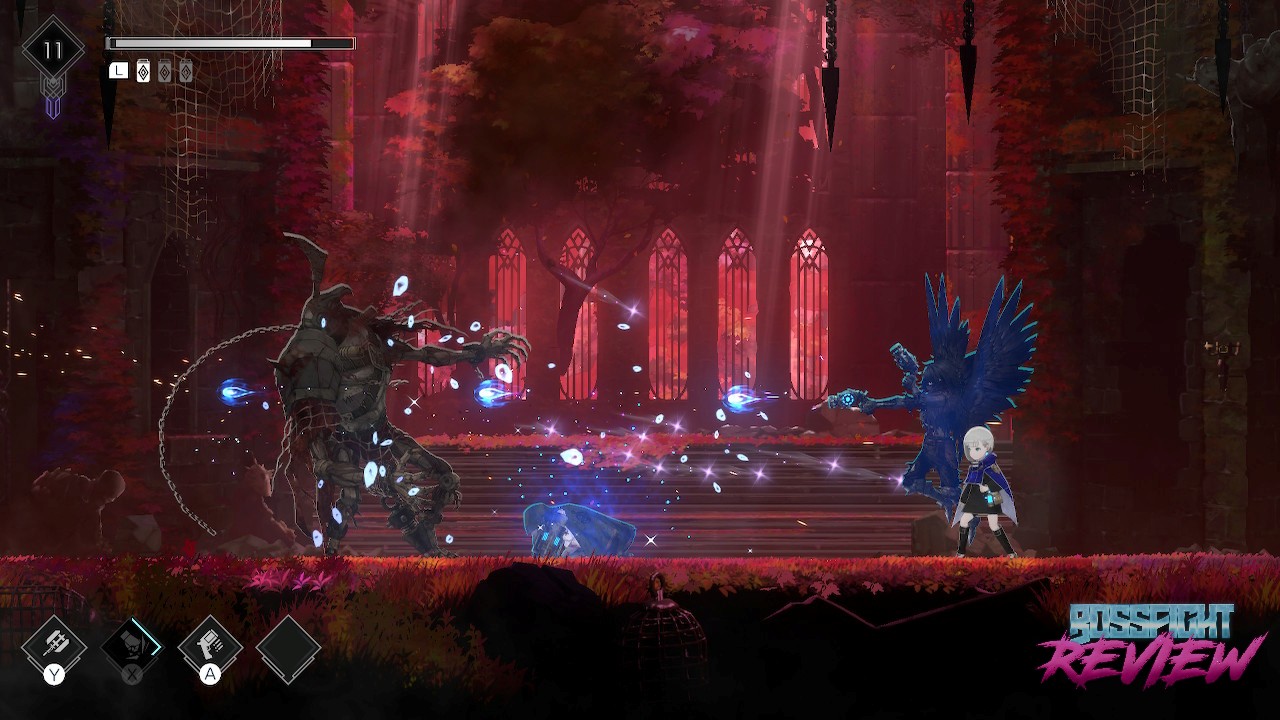Screen dimensions: 1280x720
Task: Use the gun skill icon
Action: tap(210, 645)
